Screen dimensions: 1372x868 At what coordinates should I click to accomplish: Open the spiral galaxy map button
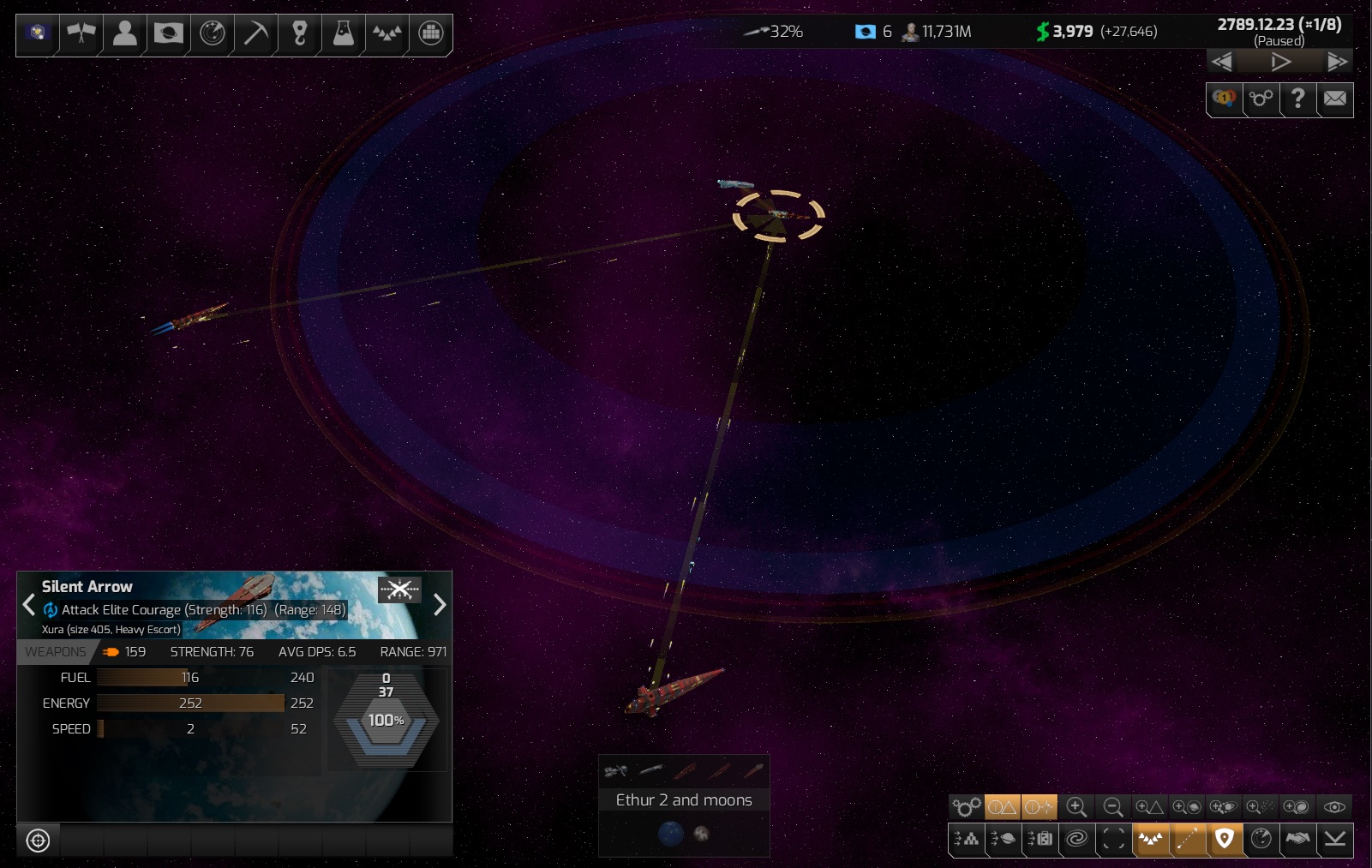click(1076, 839)
